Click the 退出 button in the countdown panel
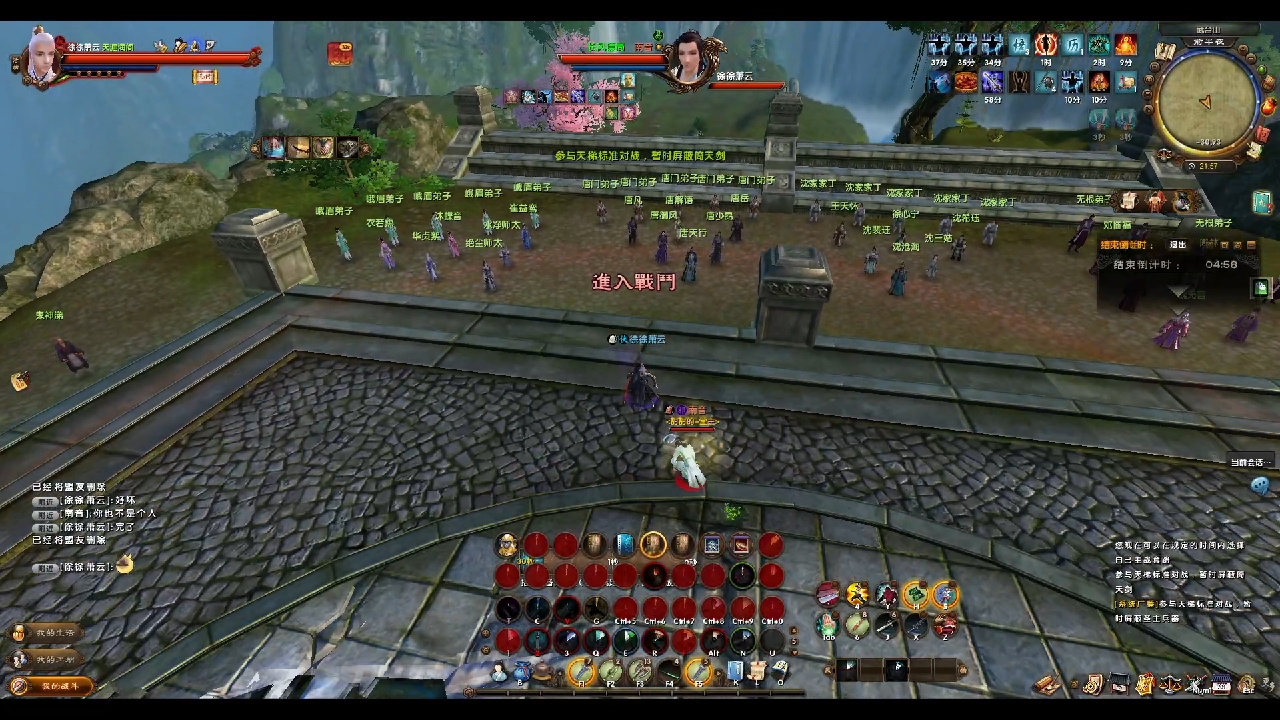 [x=1178, y=245]
